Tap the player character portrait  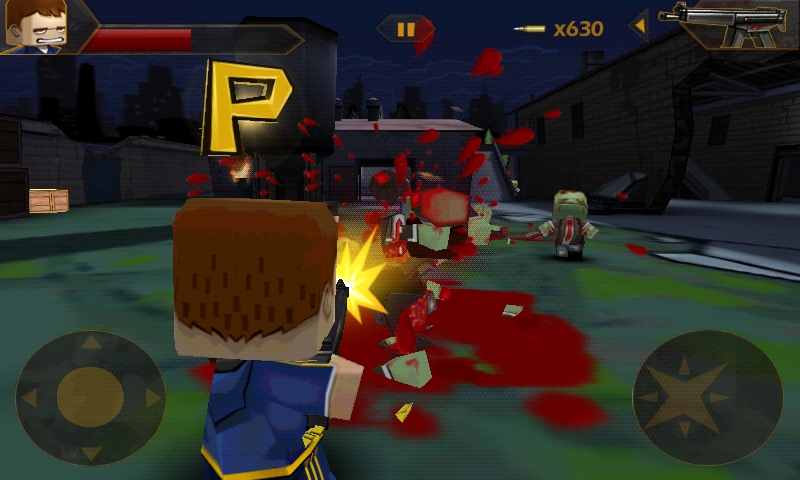coord(36,25)
